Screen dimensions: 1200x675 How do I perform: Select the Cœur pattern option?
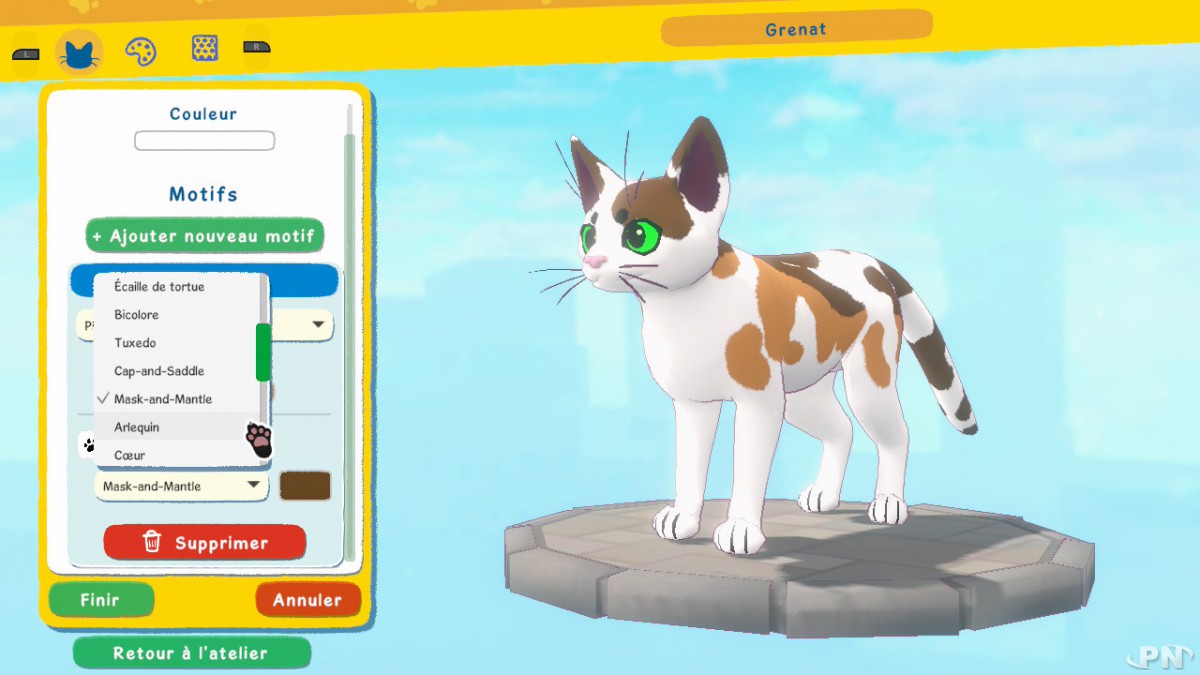[x=130, y=455]
